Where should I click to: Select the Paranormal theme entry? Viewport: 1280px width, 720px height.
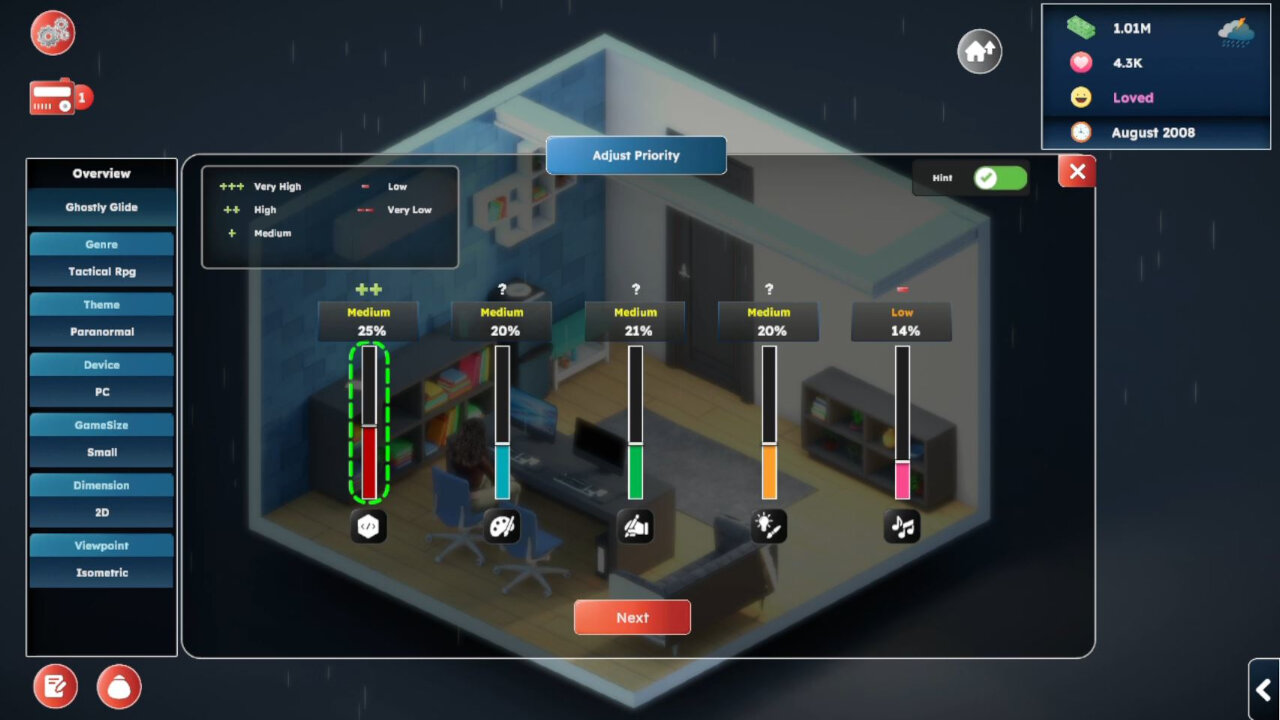(101, 331)
